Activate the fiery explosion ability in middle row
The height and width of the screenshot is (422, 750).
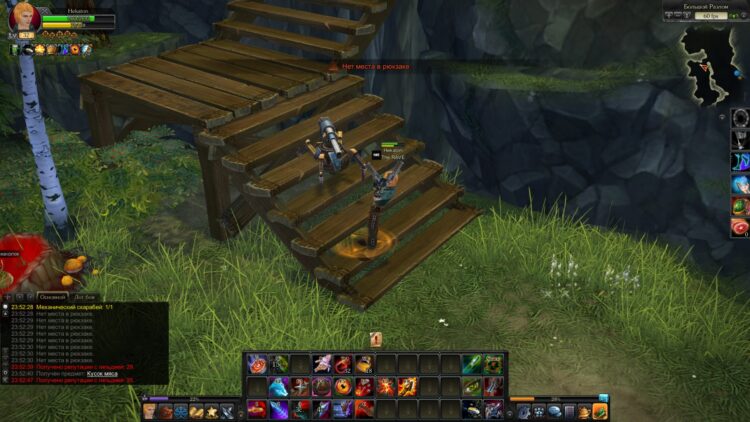coord(385,387)
